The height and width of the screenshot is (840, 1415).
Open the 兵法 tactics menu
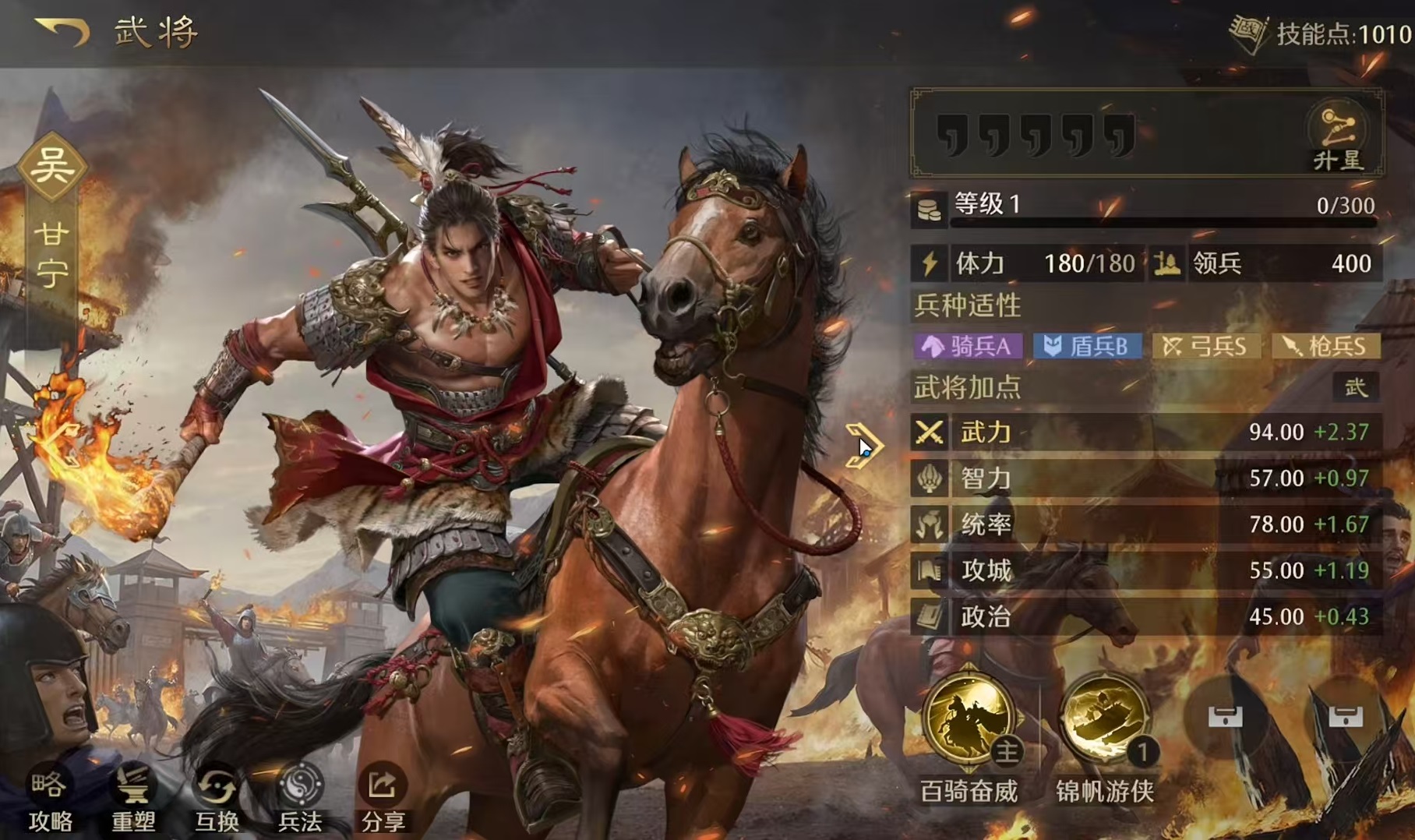tap(300, 799)
